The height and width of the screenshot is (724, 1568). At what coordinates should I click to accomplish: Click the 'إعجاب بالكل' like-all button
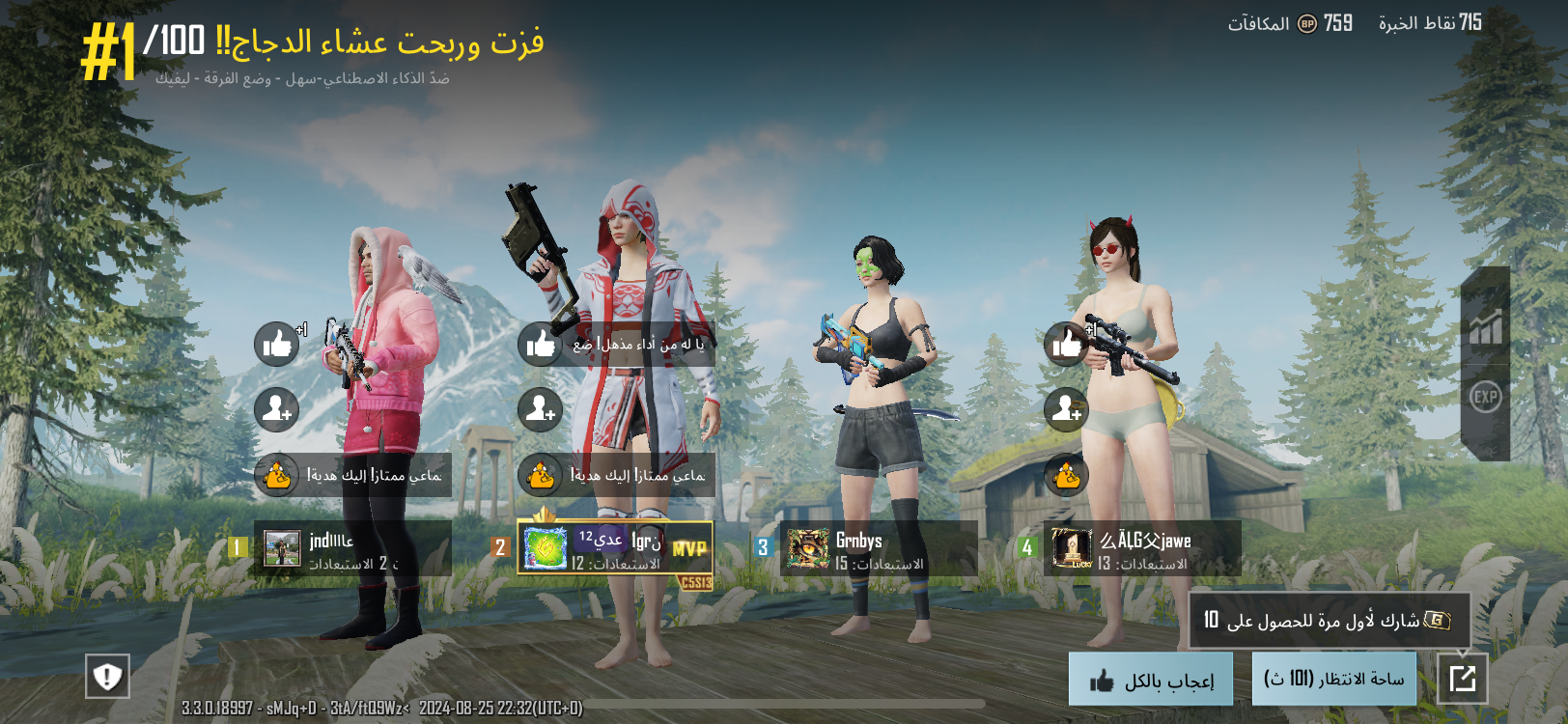pos(1150,680)
